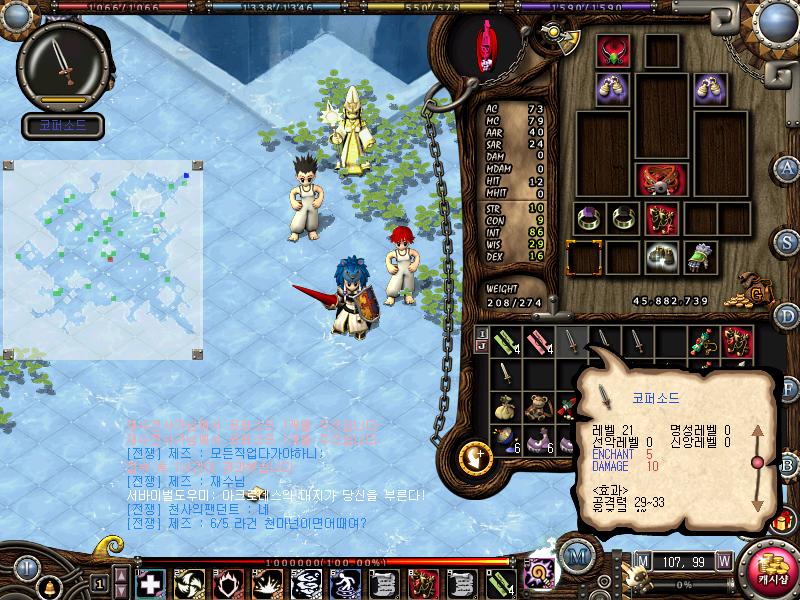This screenshot has height=600, width=800.
Task: Select the tan pouch inventory item
Action: (x=507, y=406)
